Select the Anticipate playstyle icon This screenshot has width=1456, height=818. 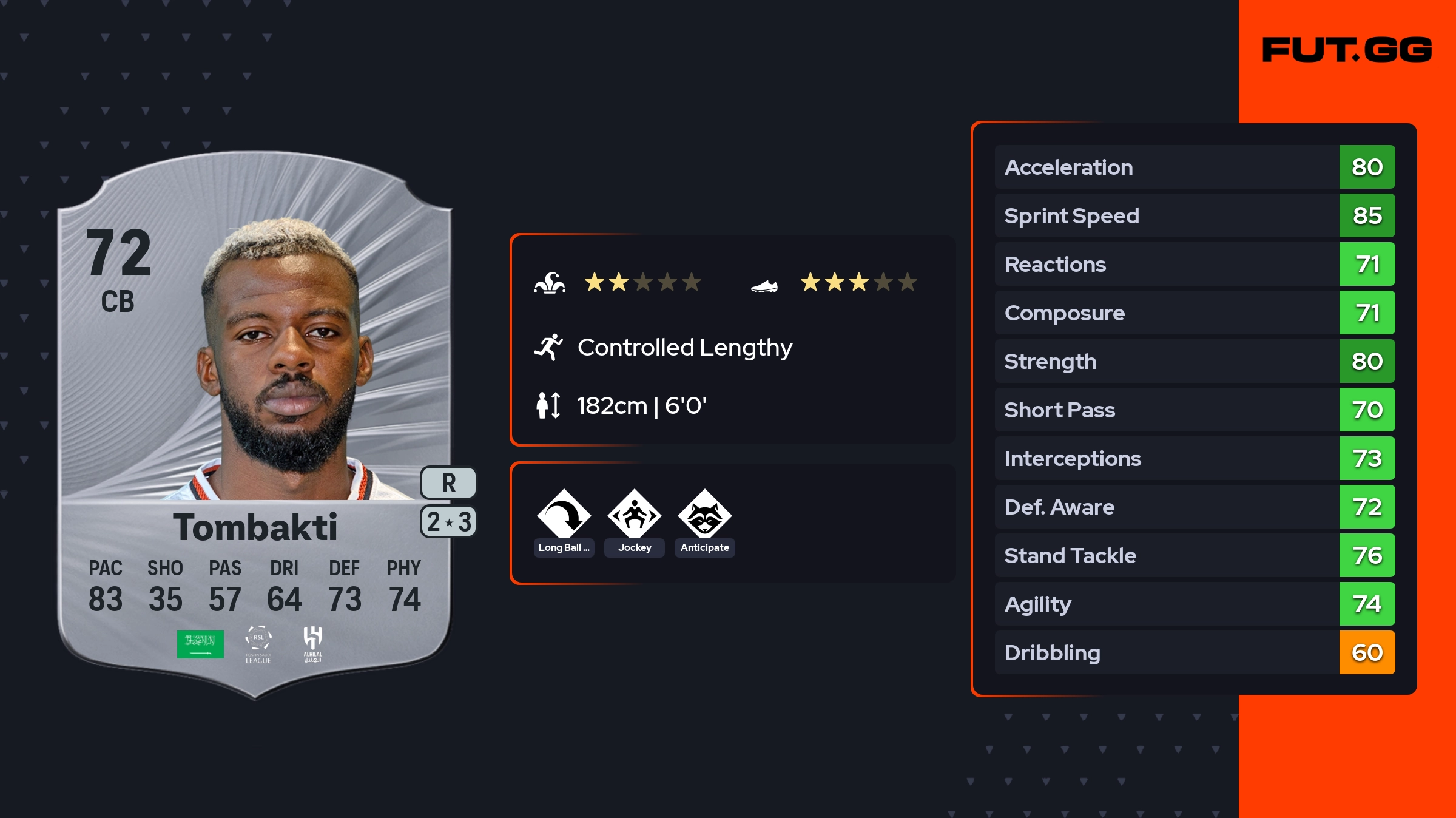click(705, 515)
